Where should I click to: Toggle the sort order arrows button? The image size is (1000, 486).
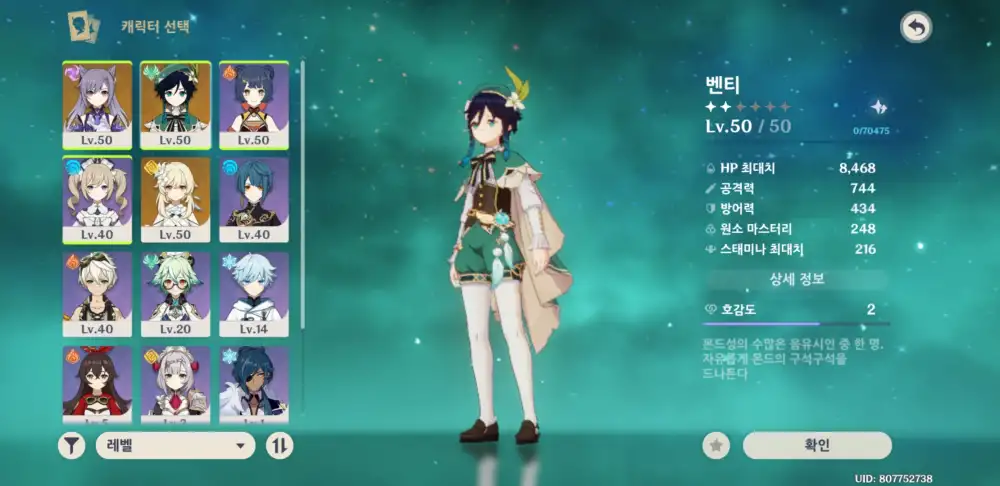279,446
